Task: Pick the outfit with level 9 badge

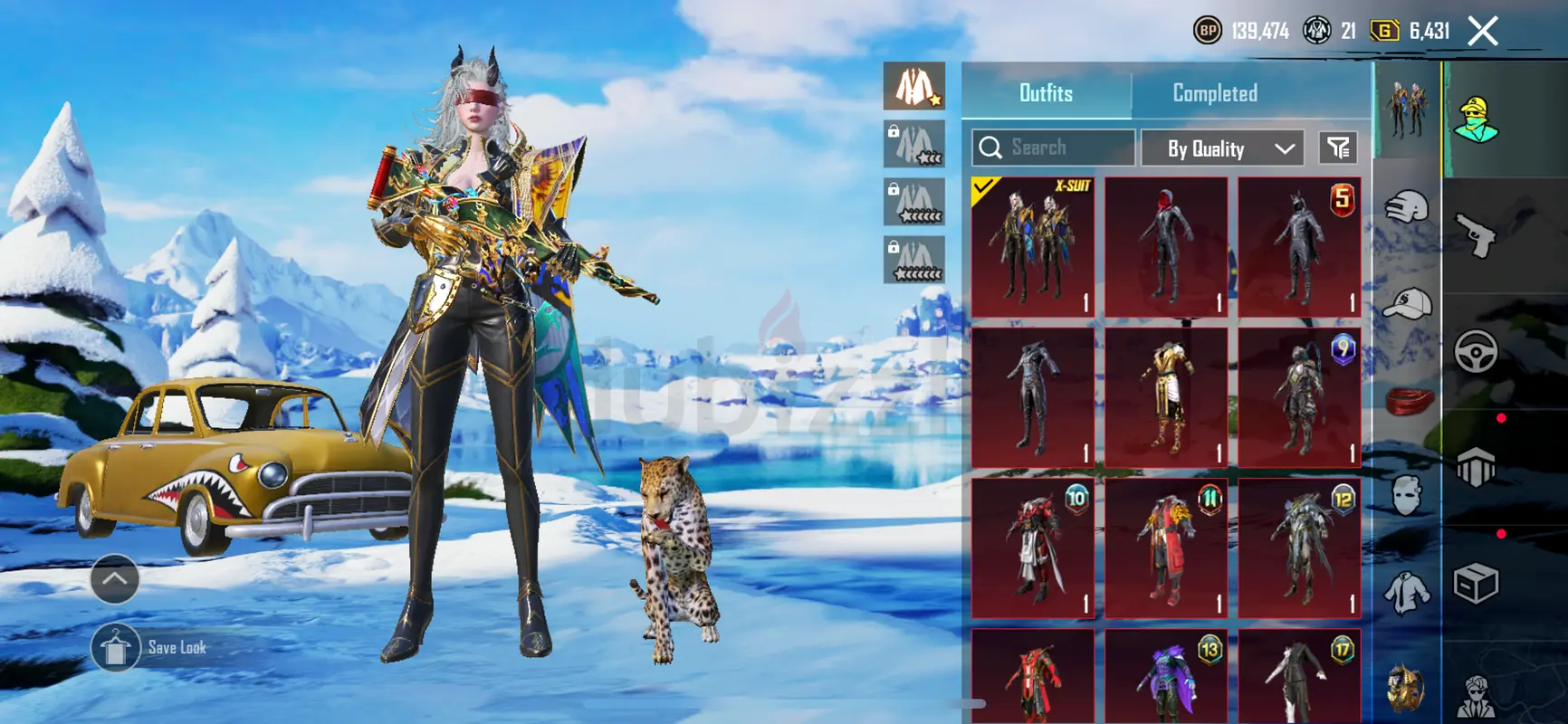Action: 1299,397
